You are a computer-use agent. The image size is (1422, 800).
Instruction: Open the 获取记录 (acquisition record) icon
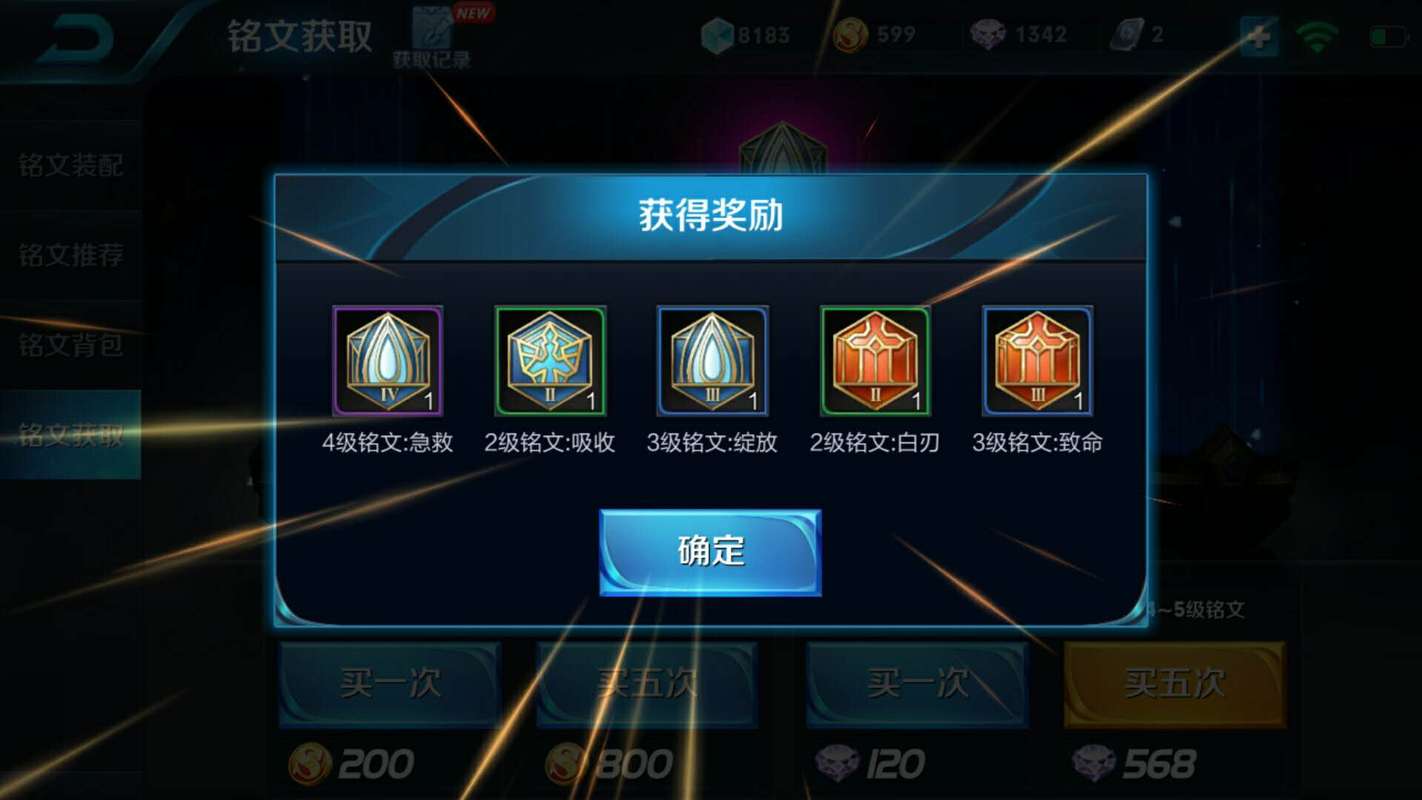tap(430, 30)
